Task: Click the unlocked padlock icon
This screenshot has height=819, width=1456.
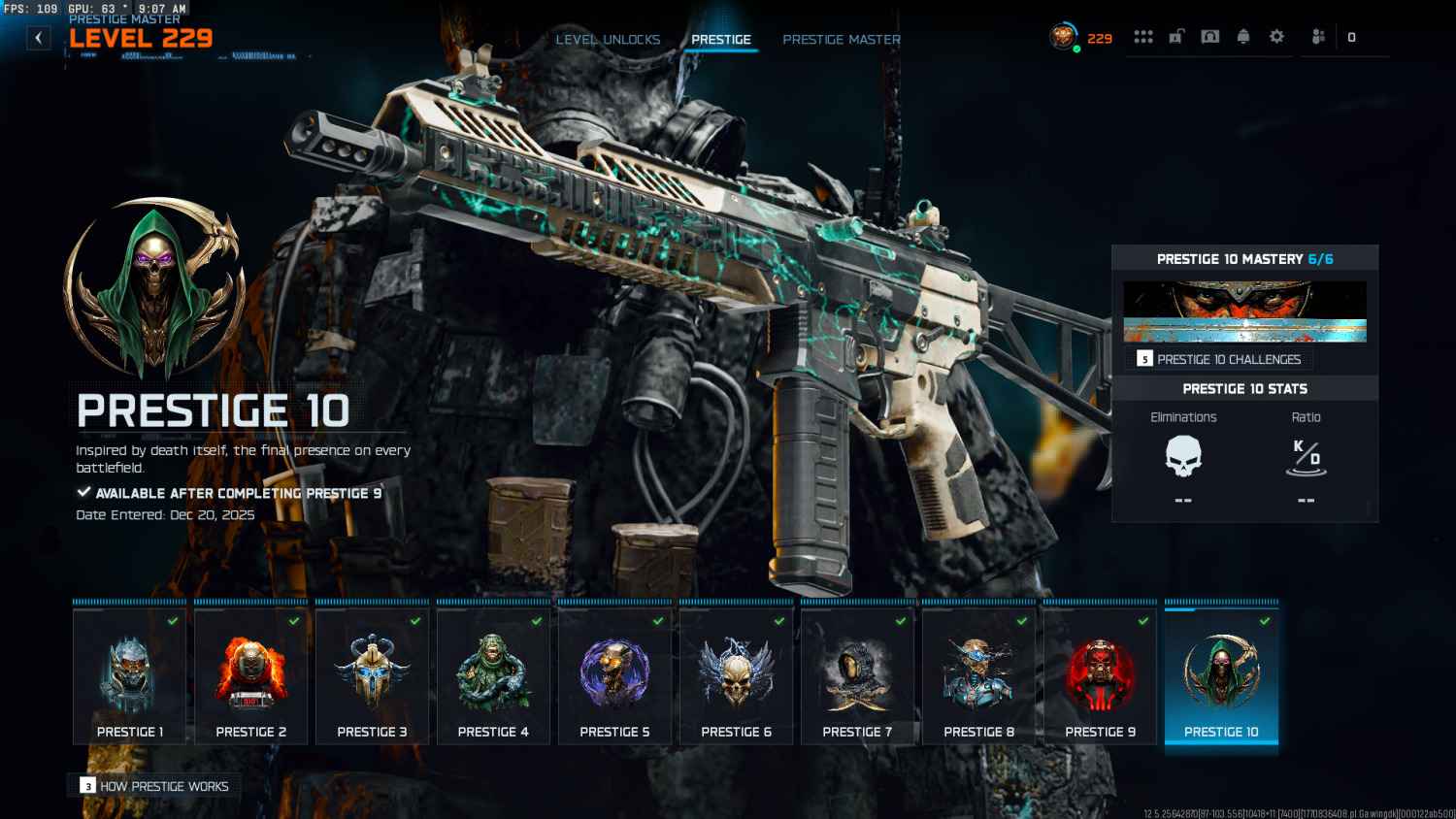Action: point(1176,37)
